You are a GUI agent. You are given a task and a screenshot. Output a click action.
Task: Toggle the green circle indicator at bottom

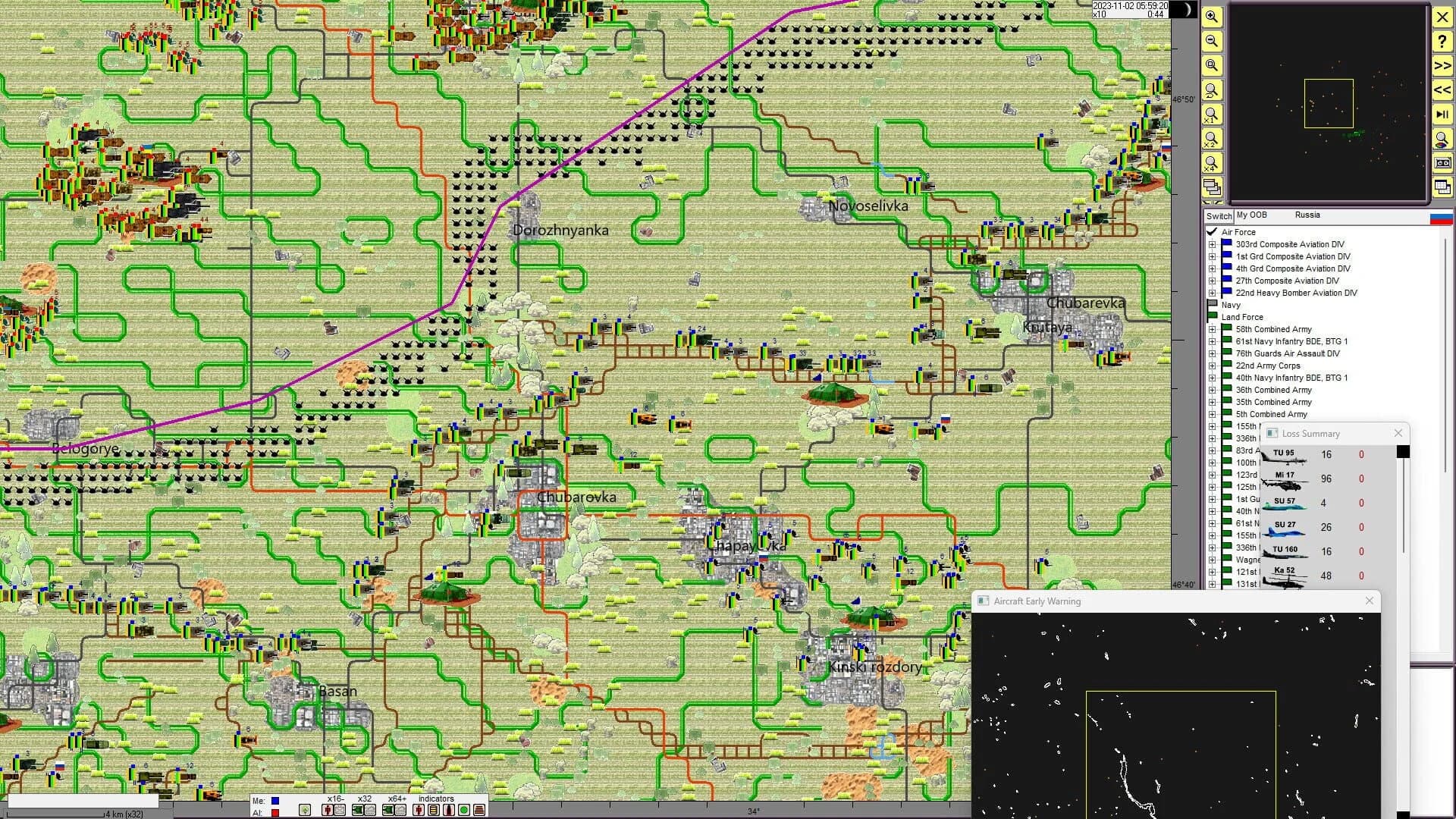click(465, 810)
